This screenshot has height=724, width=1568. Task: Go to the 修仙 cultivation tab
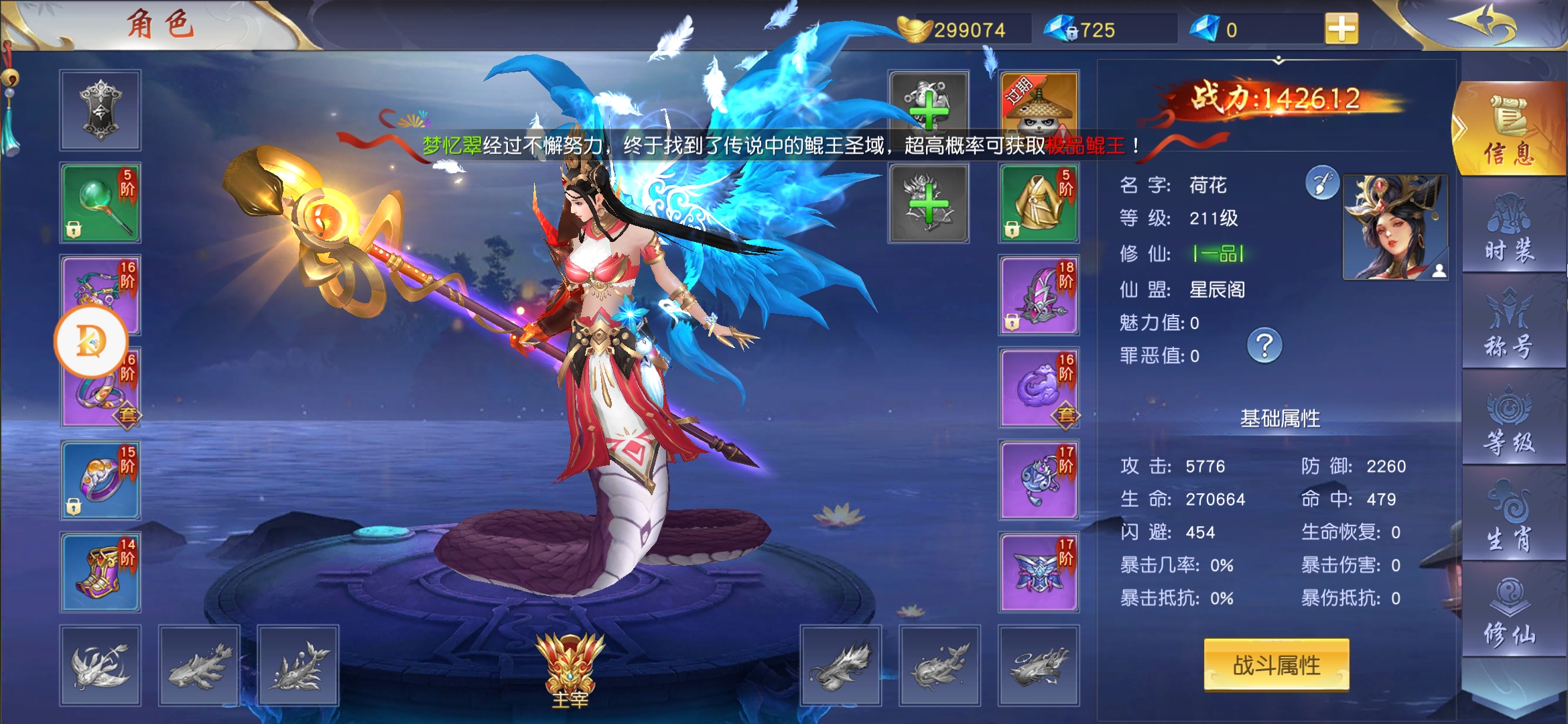coord(1509,614)
